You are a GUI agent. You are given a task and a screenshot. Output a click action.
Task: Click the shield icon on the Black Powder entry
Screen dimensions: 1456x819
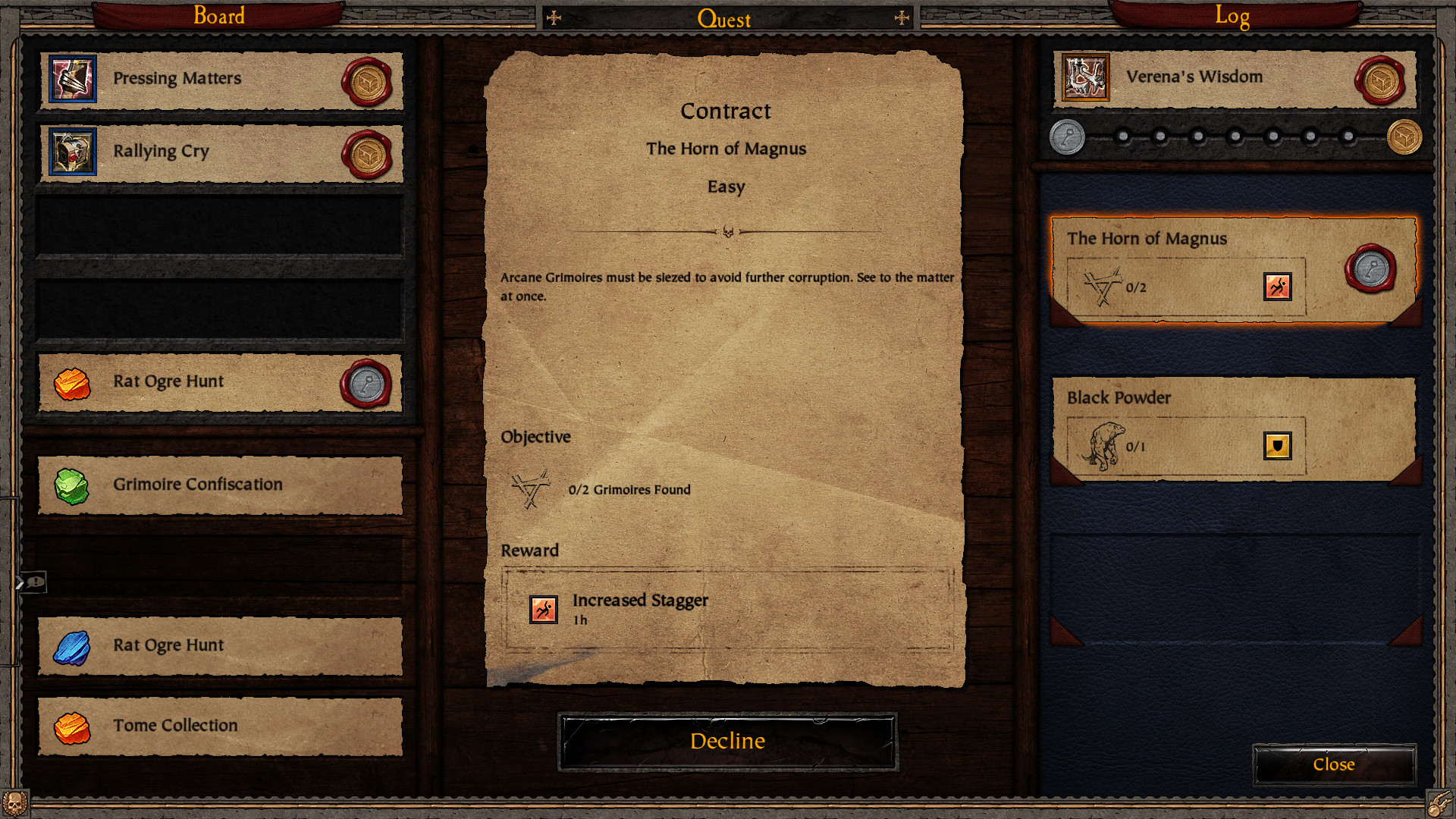tap(1277, 447)
